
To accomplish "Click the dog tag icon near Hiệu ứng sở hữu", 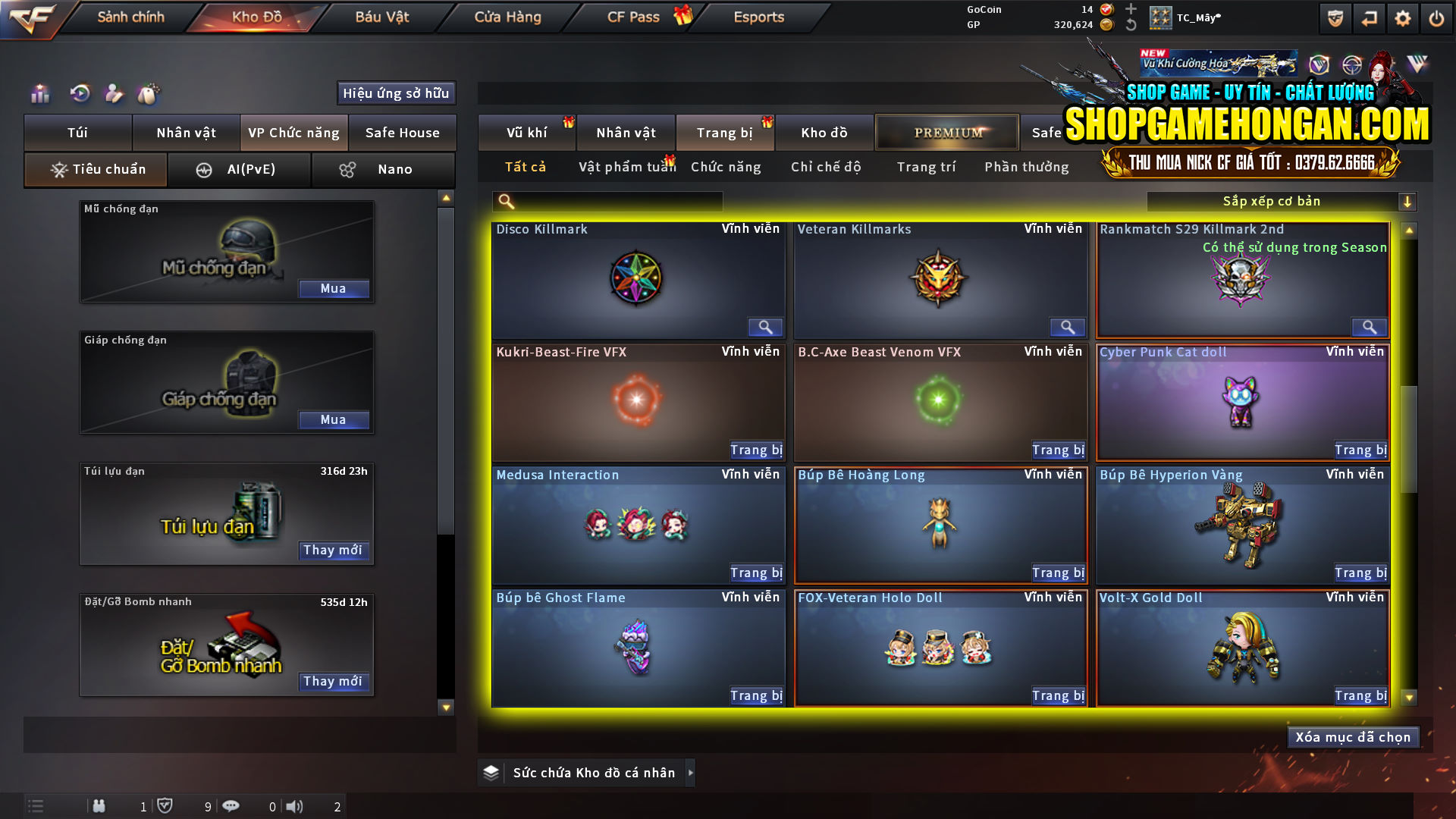I will point(149,93).
